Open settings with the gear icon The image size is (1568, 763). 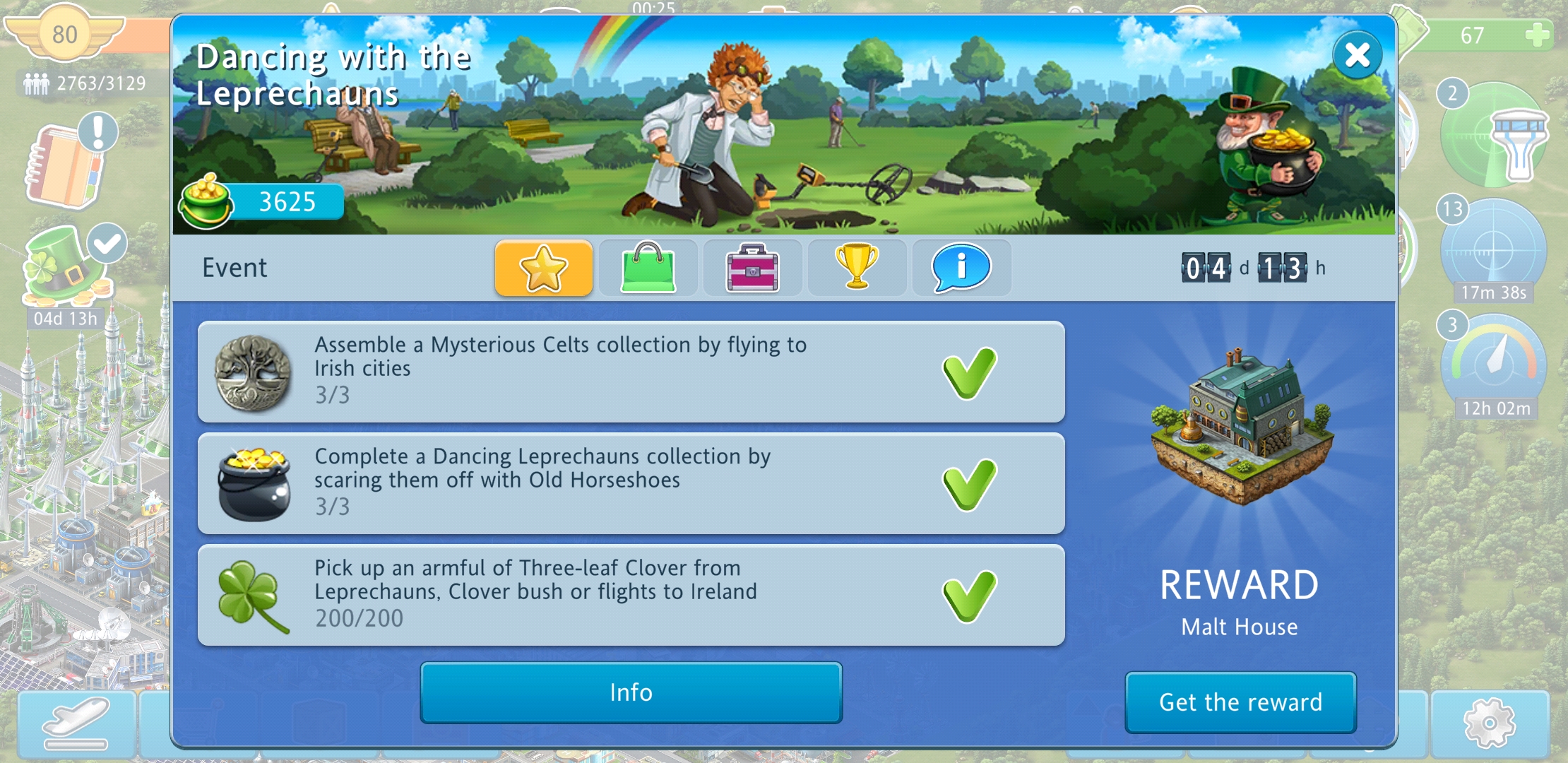point(1489,723)
